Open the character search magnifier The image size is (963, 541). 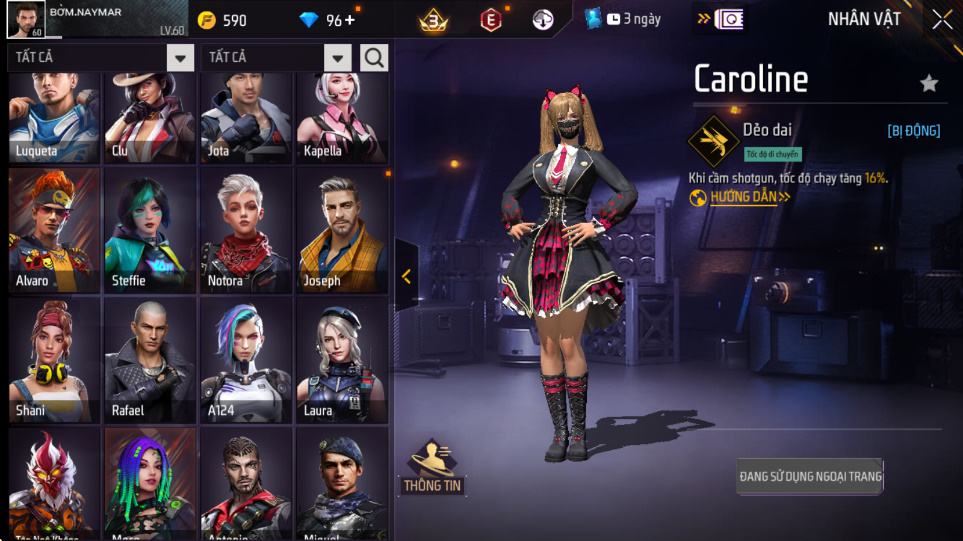374,58
